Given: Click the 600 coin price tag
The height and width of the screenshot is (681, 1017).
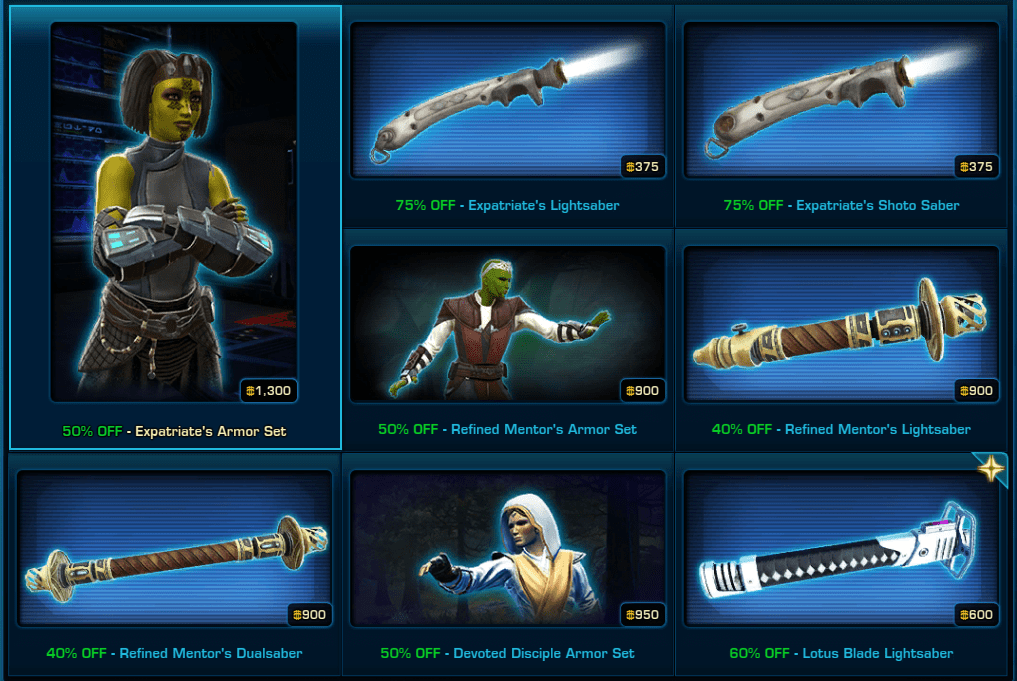Looking at the screenshot, I should [975, 614].
